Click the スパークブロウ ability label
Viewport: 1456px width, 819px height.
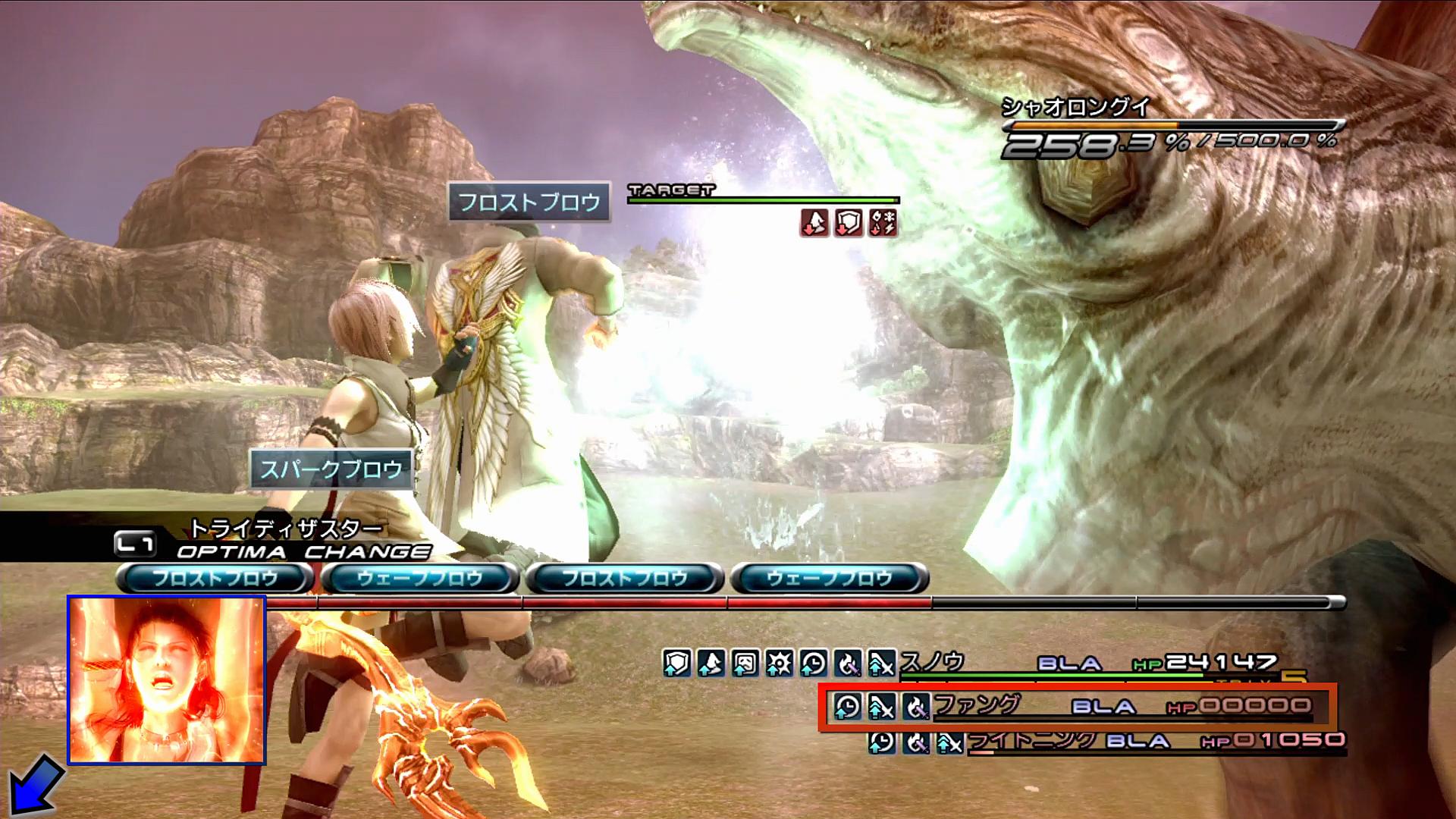pos(331,469)
